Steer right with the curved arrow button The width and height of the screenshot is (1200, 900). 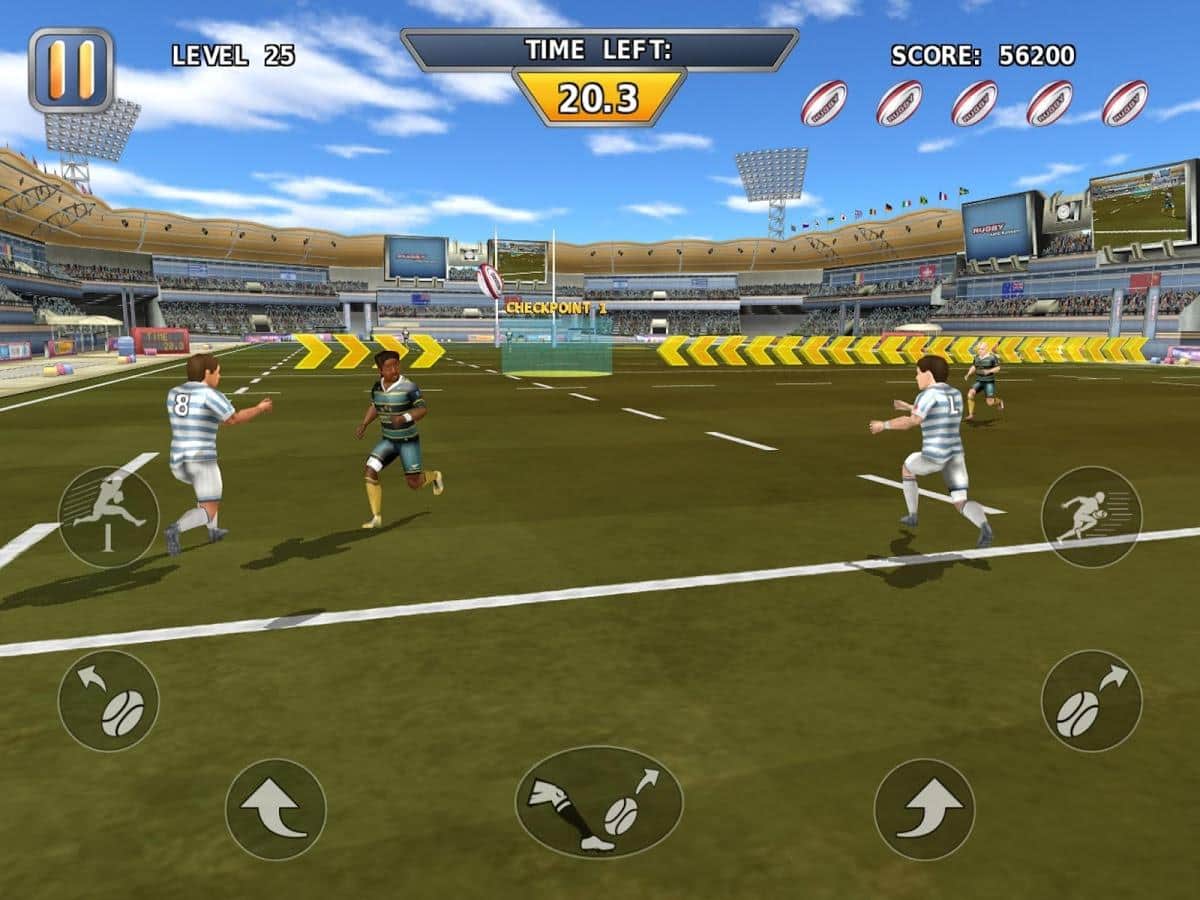[x=924, y=809]
